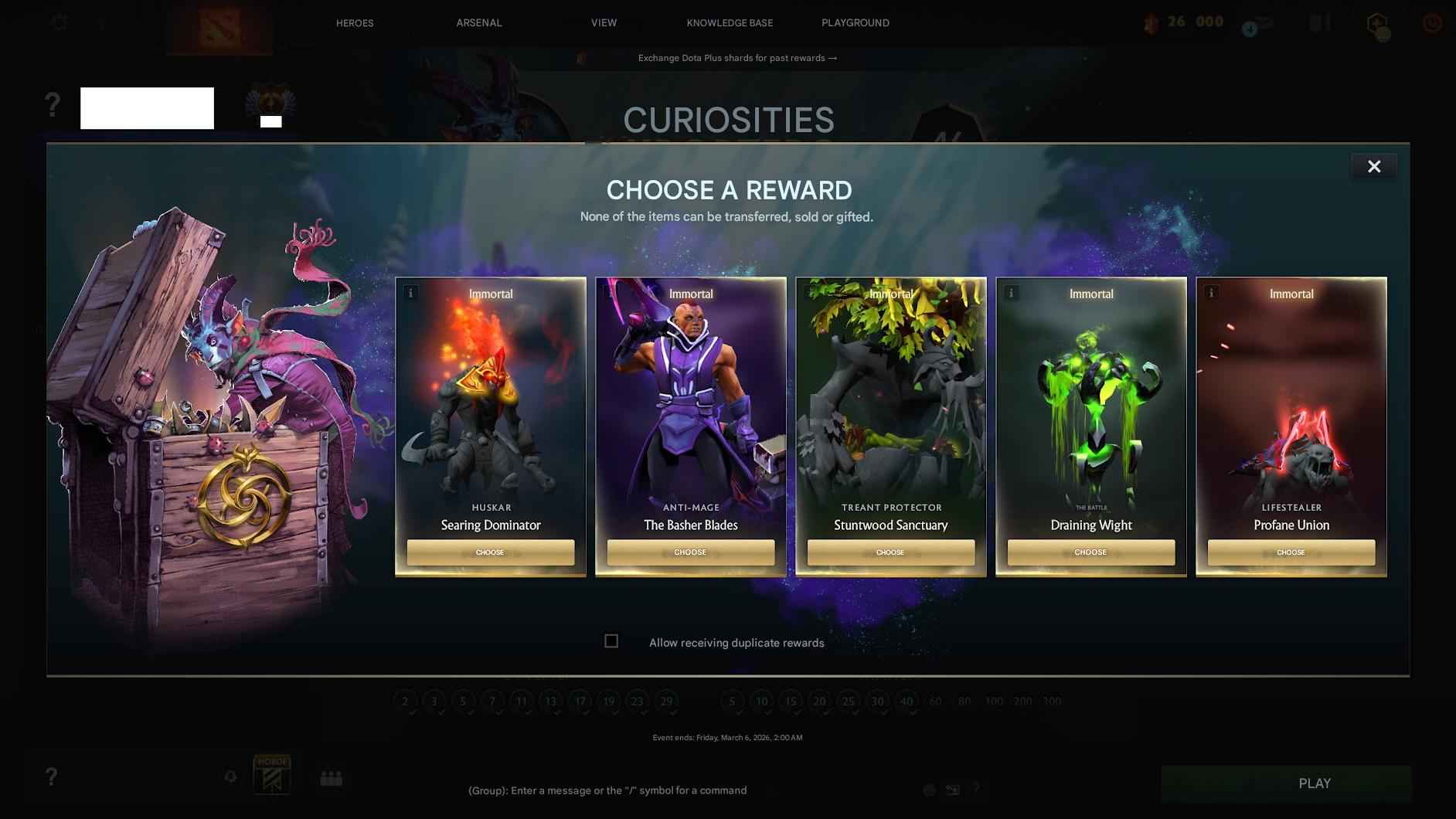Screen dimensions: 1456x819
Task: Open the ARSENAL menu
Action: (479, 22)
